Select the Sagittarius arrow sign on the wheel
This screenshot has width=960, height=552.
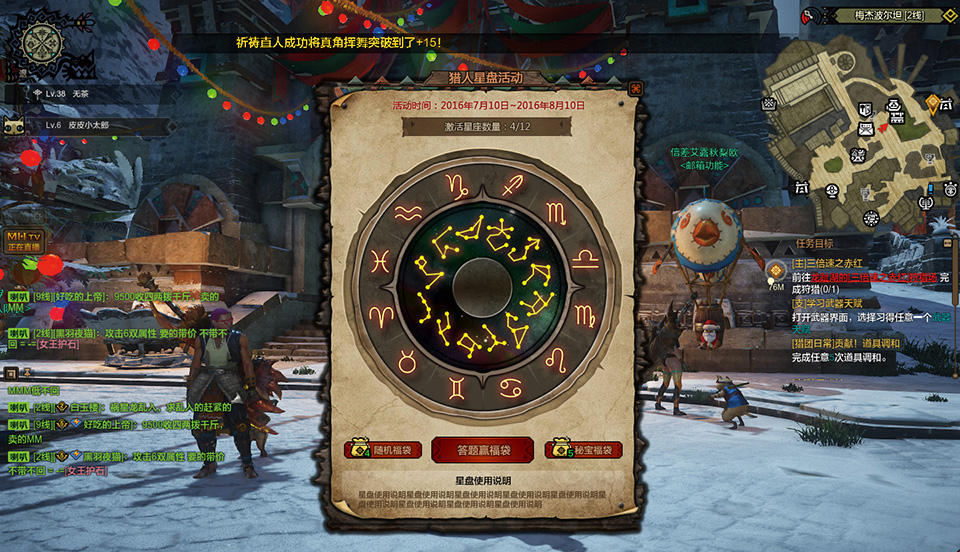513,185
